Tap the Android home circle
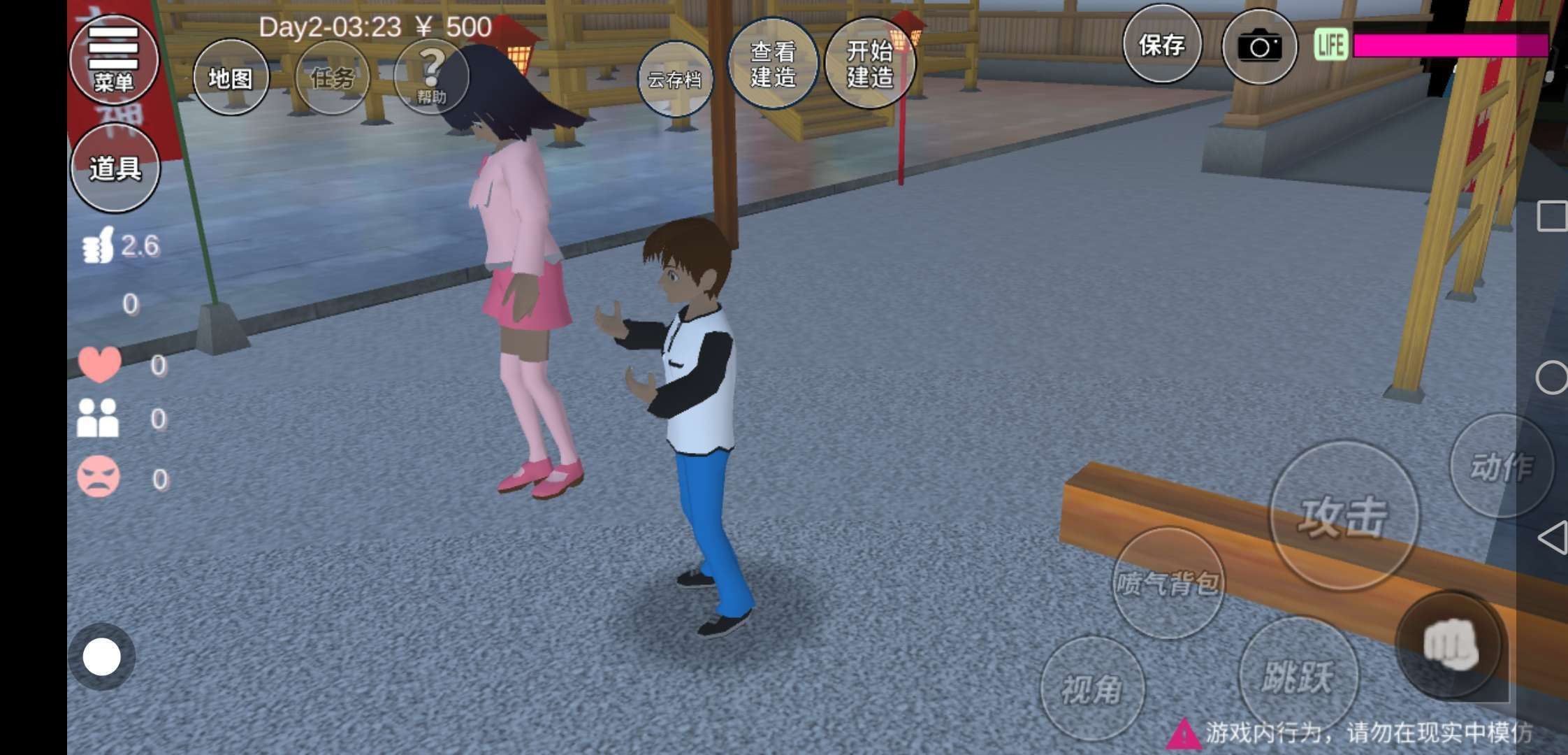This screenshot has height=755, width=1568. click(x=1551, y=377)
